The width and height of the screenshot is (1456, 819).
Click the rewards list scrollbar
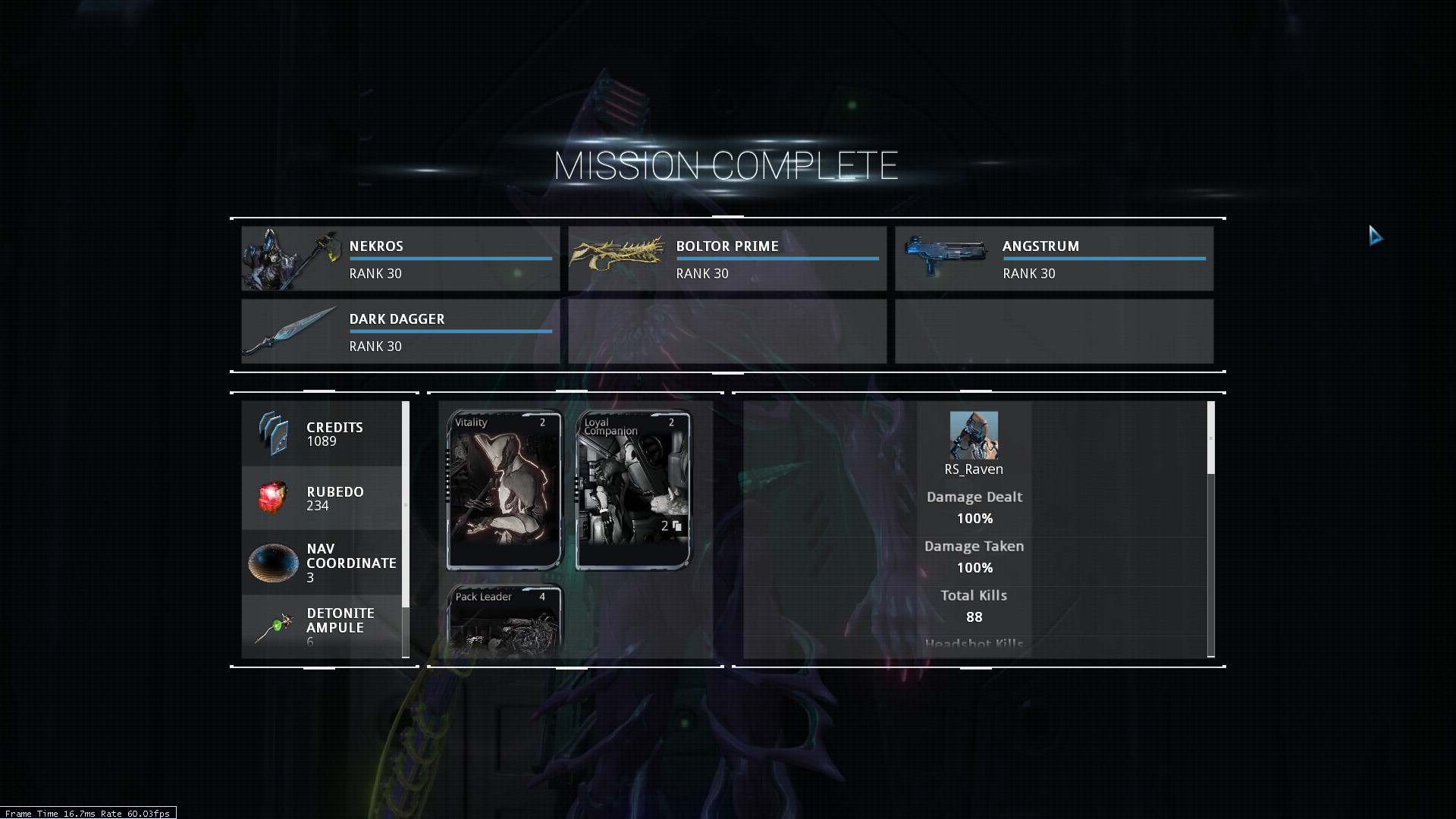406,504
